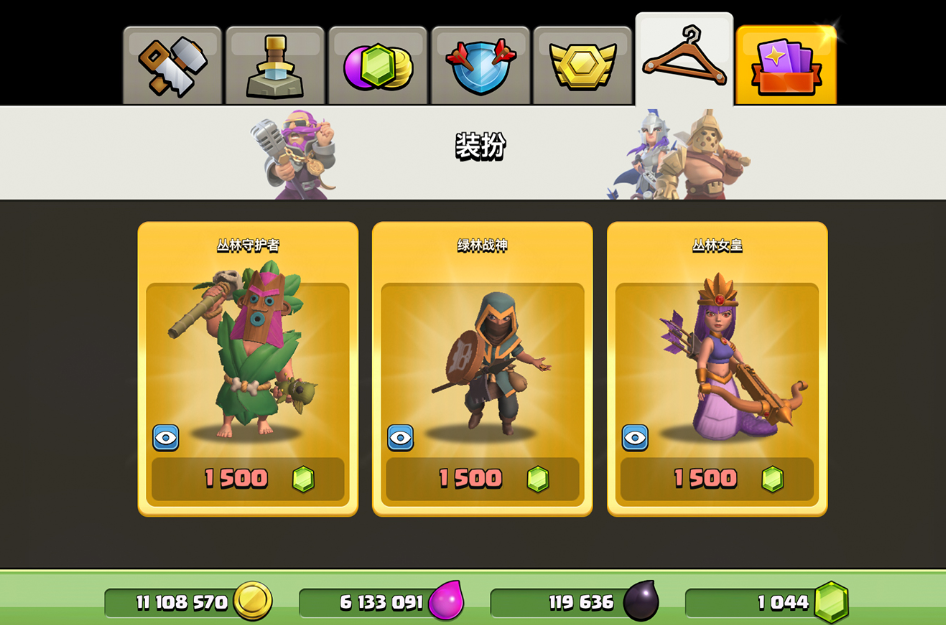Switch to the gold badge tab
This screenshot has width=946, height=625.
pos(582,66)
